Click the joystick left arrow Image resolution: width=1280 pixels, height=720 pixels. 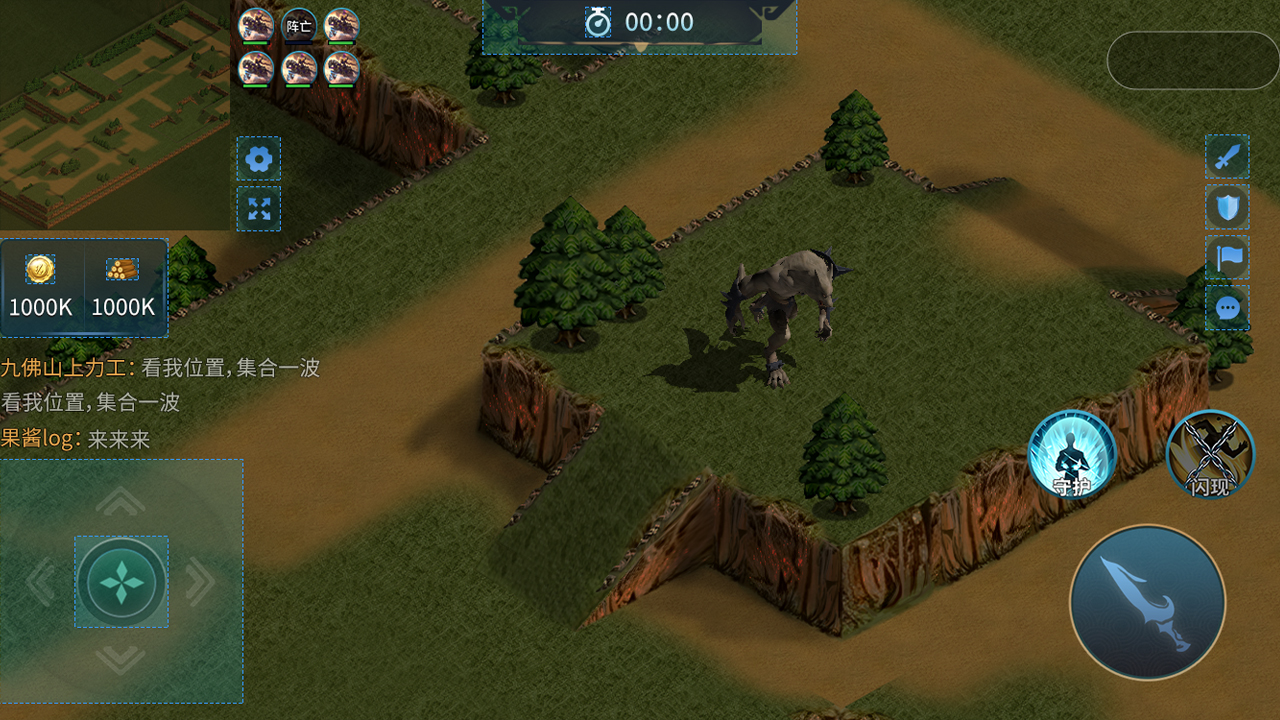tap(41, 582)
